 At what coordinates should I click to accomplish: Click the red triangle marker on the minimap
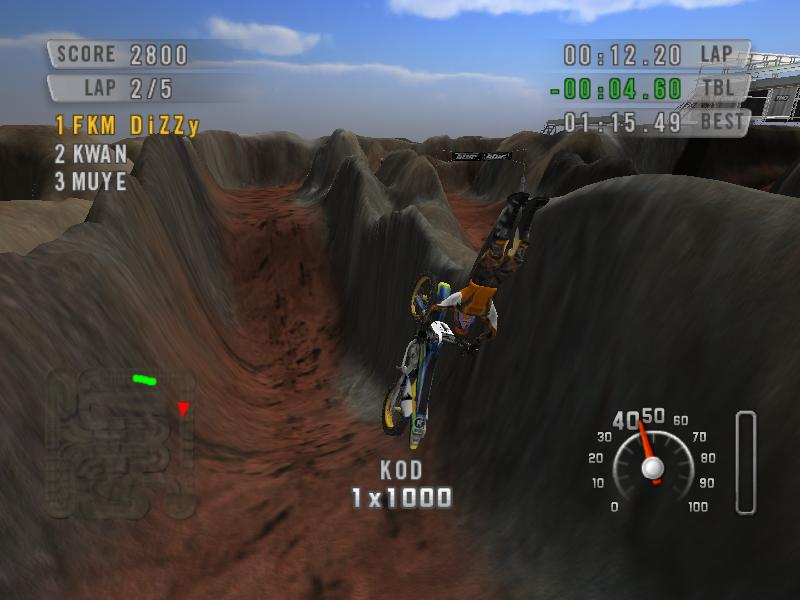coord(183,408)
